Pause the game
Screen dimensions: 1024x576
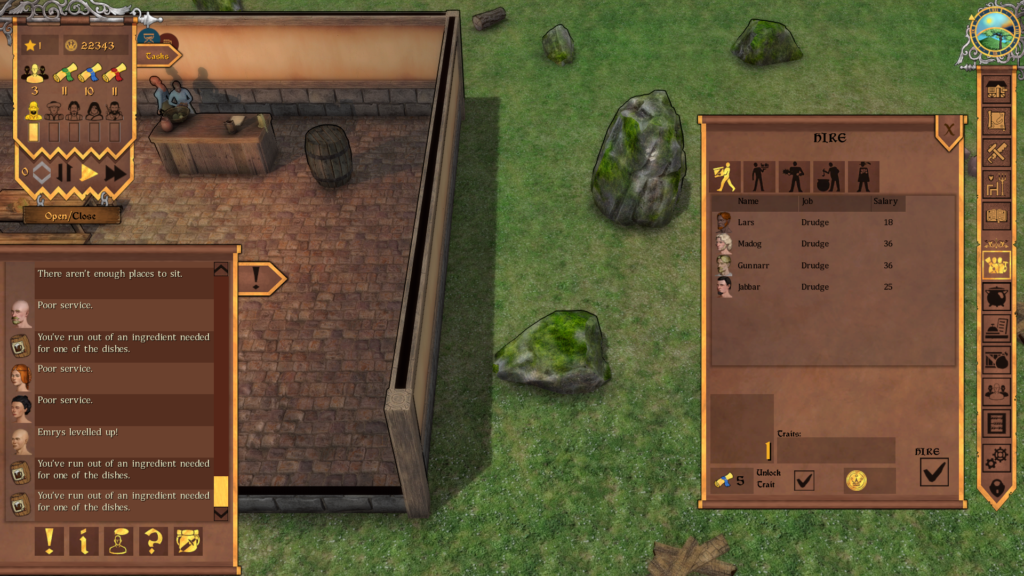(65, 173)
